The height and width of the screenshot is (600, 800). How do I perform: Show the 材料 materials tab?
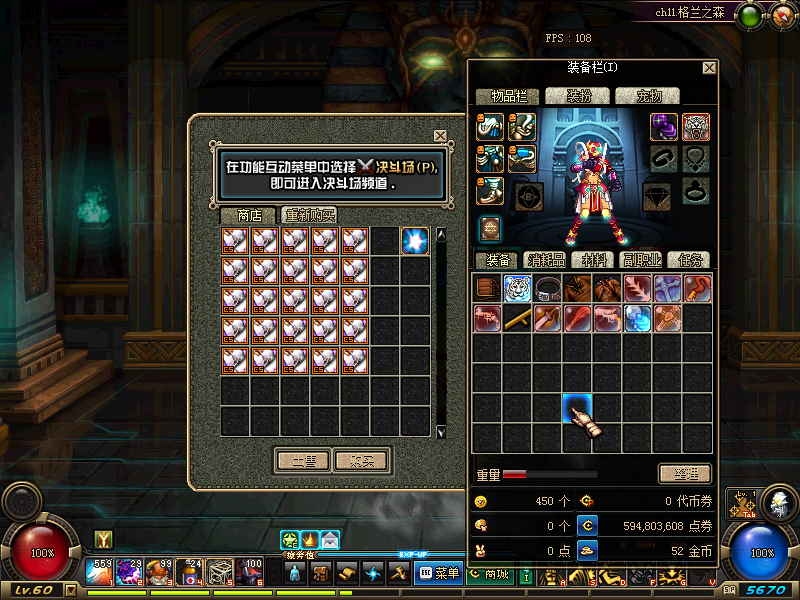595,260
